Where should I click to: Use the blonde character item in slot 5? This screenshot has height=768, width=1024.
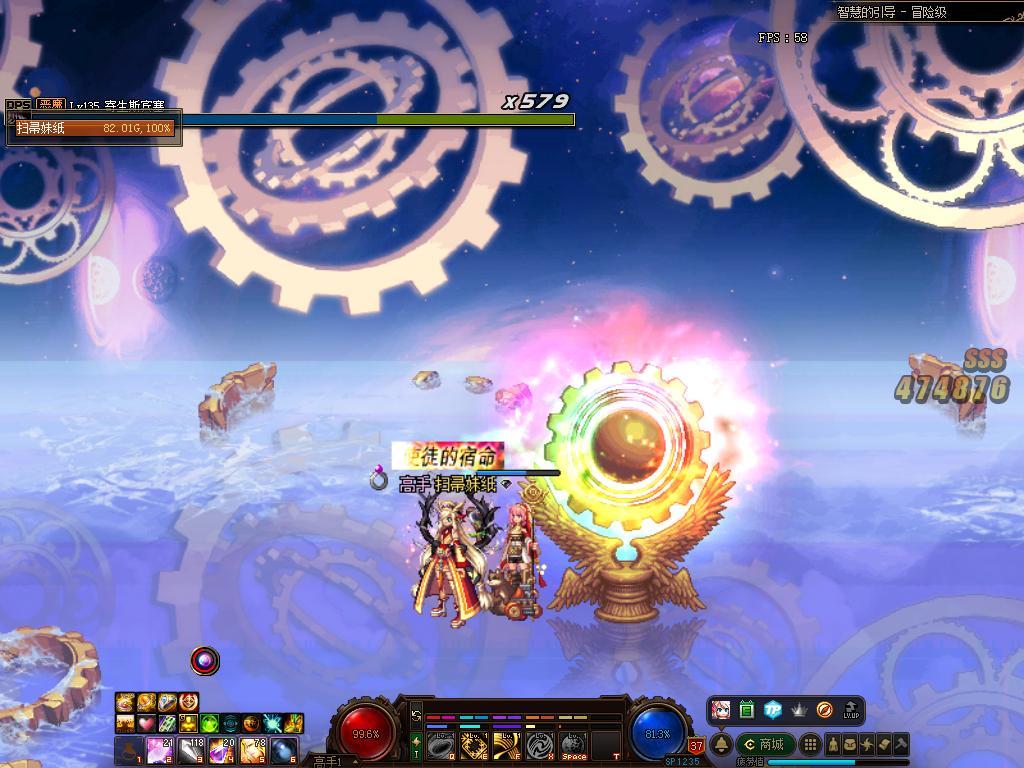[252, 750]
